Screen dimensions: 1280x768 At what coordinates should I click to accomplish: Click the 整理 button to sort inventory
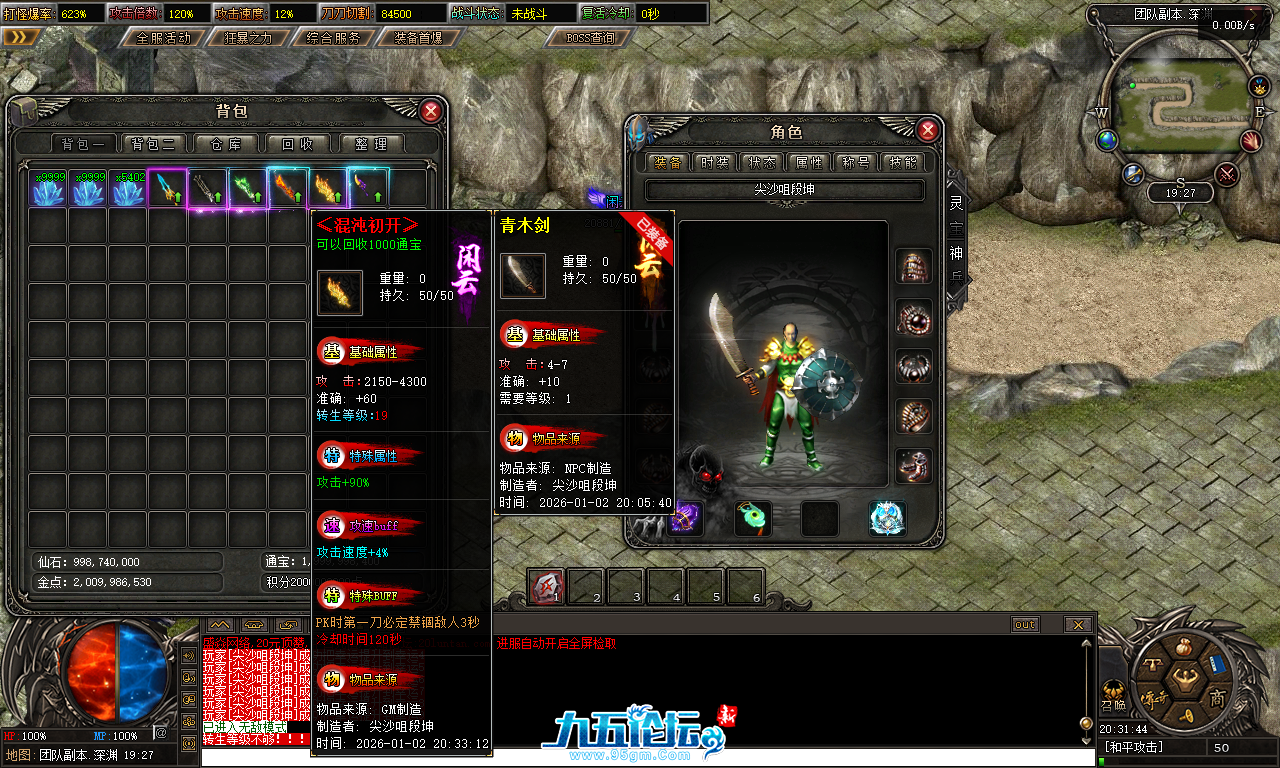tap(371, 143)
